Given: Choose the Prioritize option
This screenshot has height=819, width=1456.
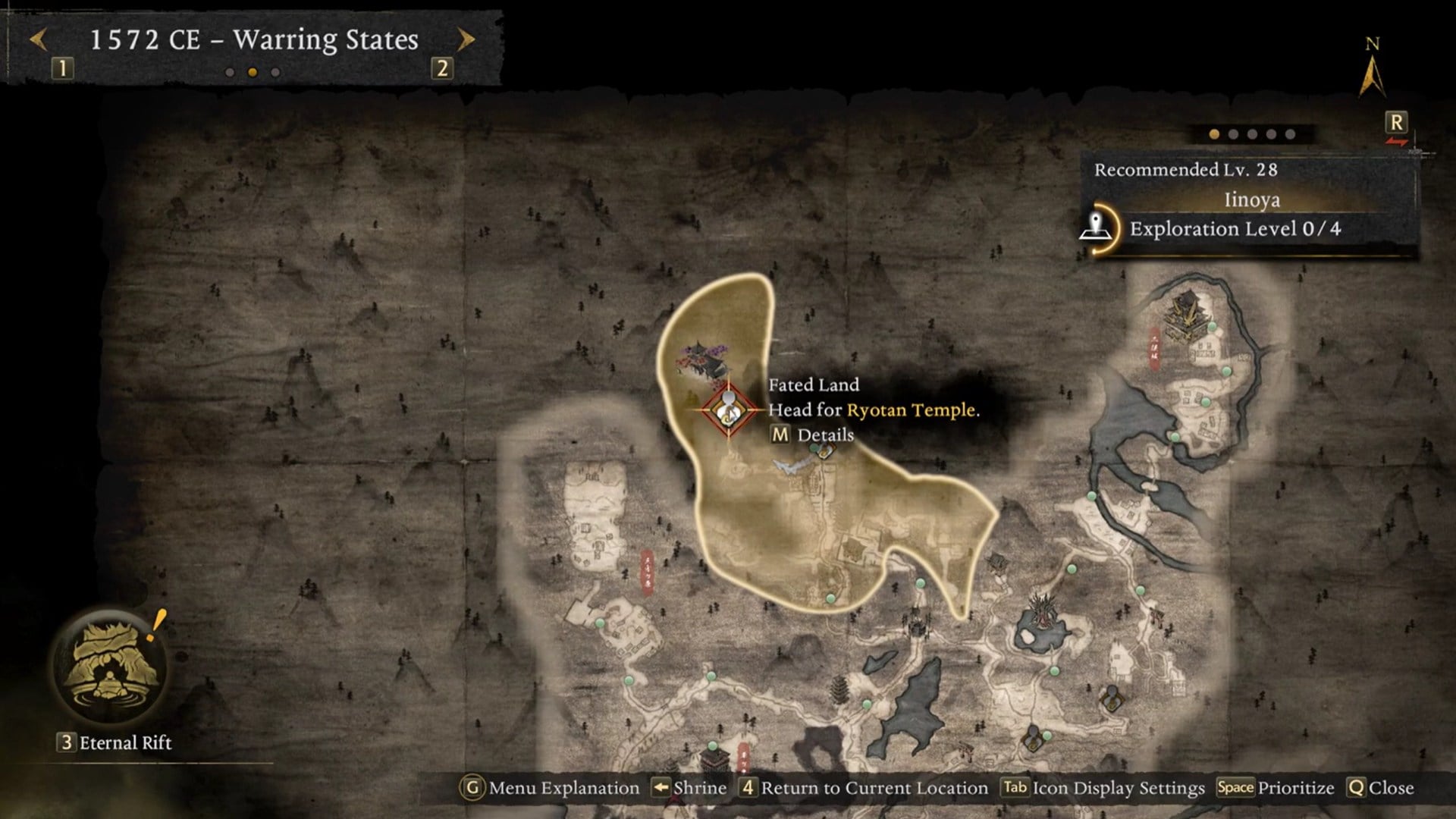Looking at the screenshot, I should (1276, 788).
